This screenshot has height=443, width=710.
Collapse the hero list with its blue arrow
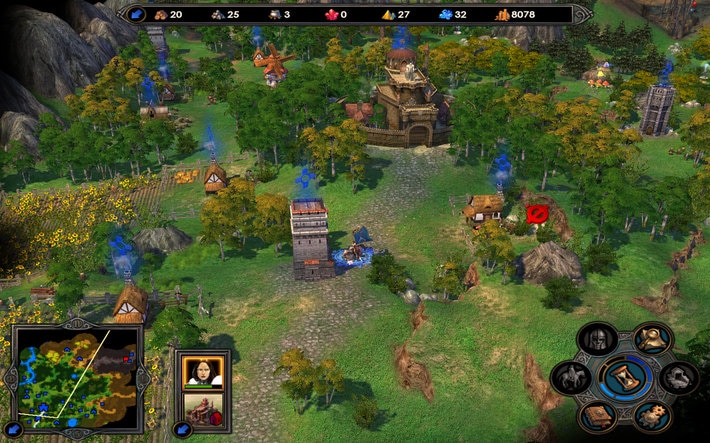coord(182,431)
